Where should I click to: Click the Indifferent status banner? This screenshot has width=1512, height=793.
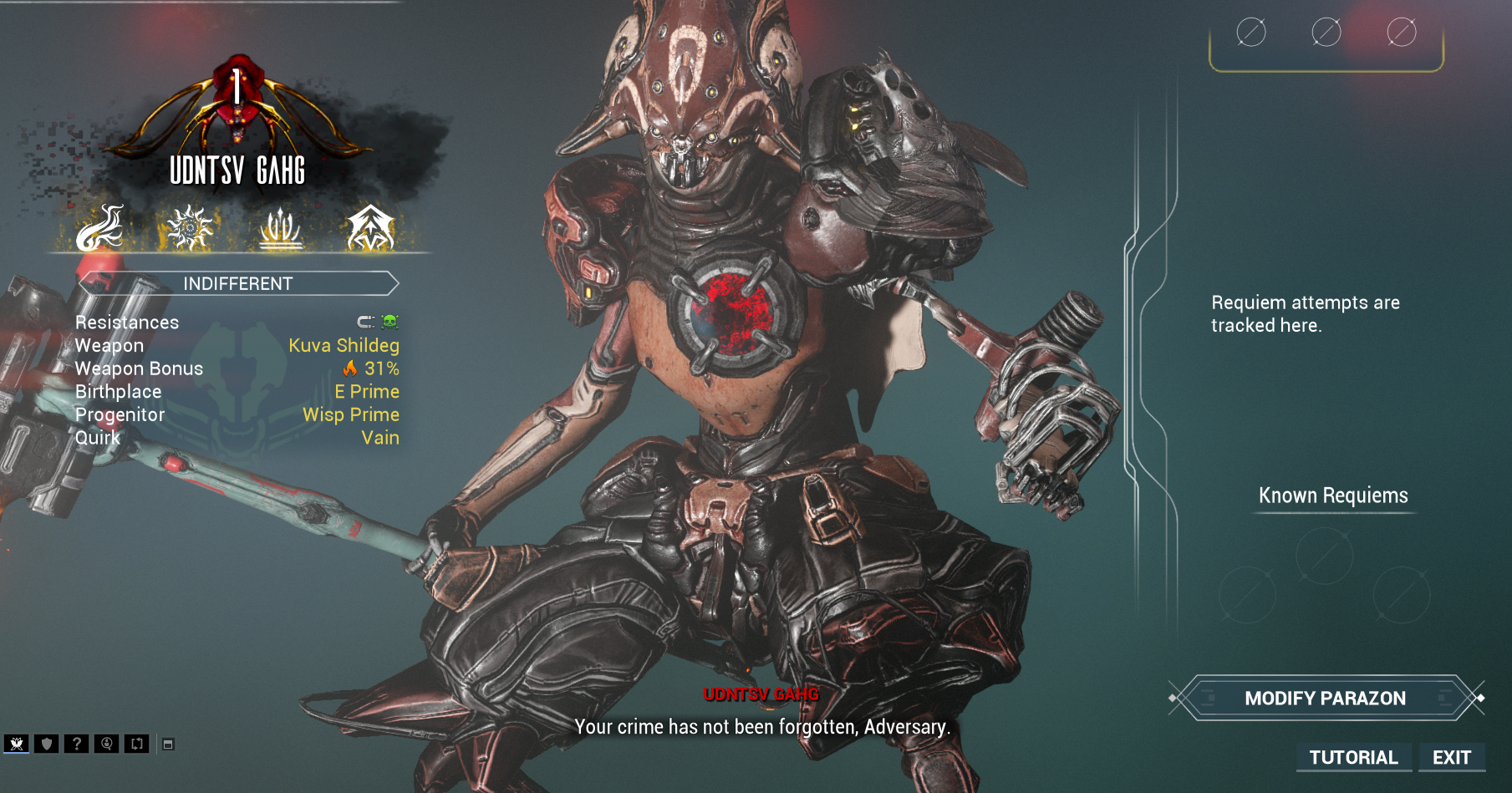(238, 283)
